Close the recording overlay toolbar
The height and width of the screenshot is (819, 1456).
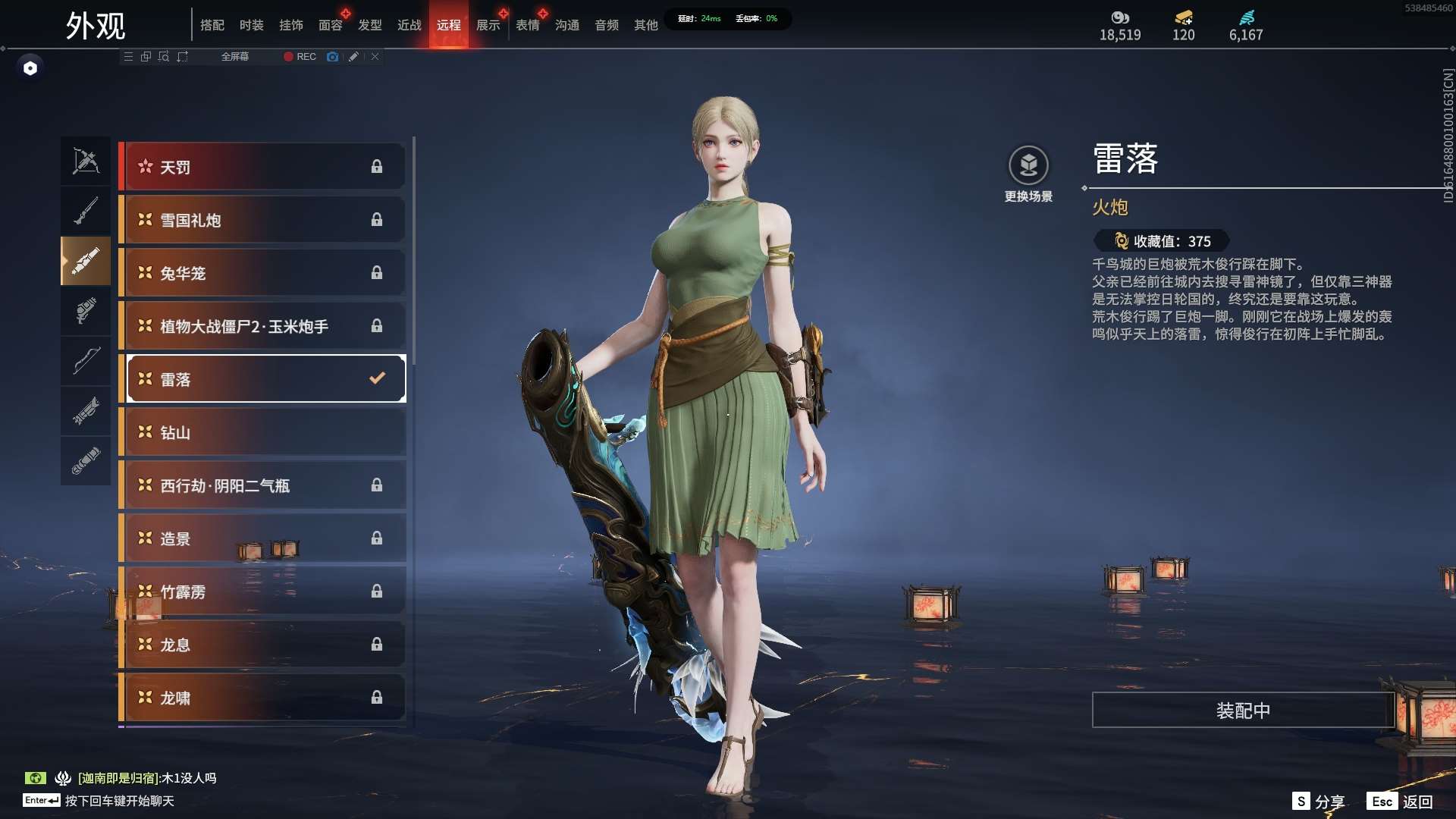(375, 57)
